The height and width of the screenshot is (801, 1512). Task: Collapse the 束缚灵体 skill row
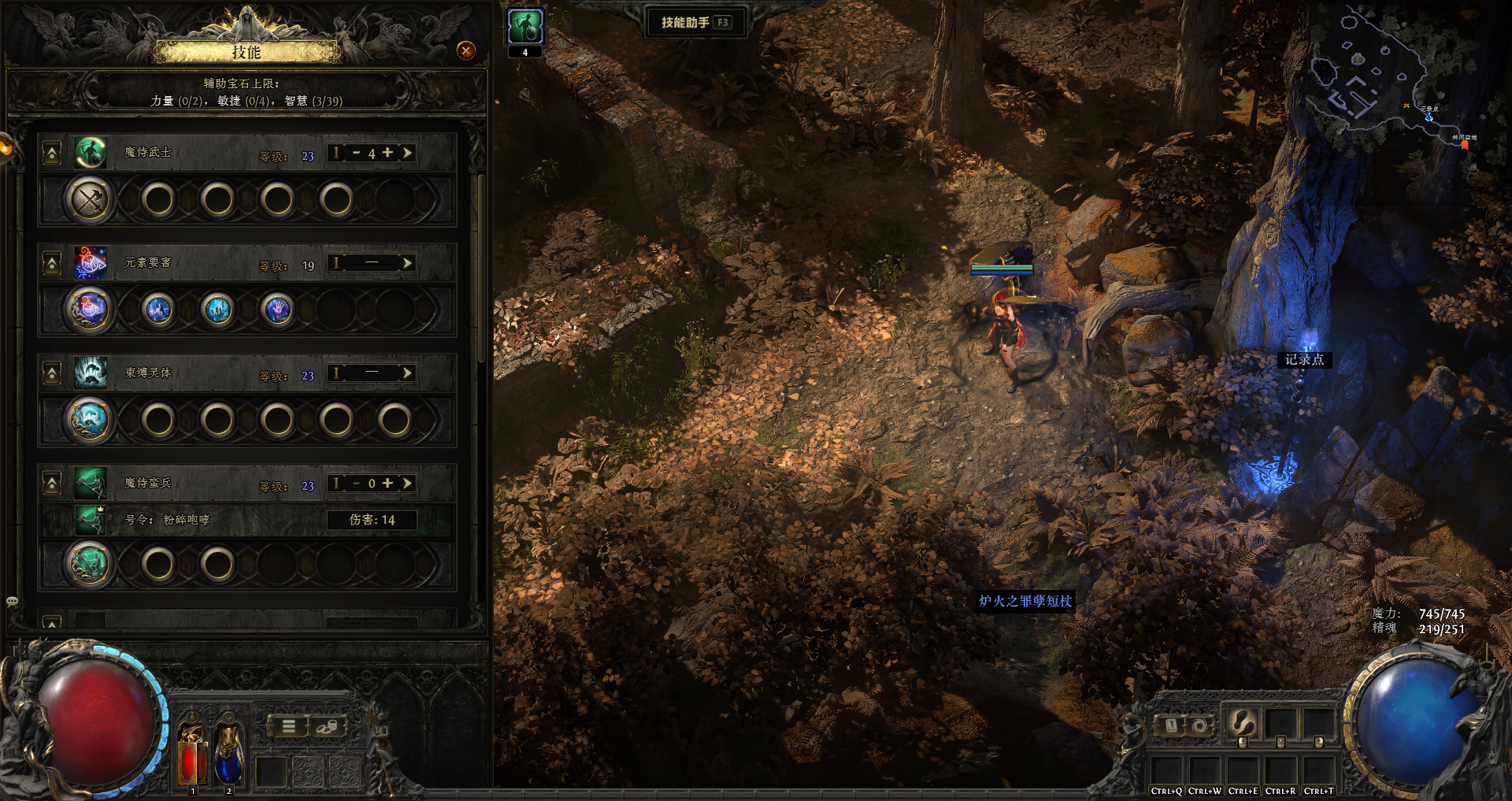(x=52, y=373)
